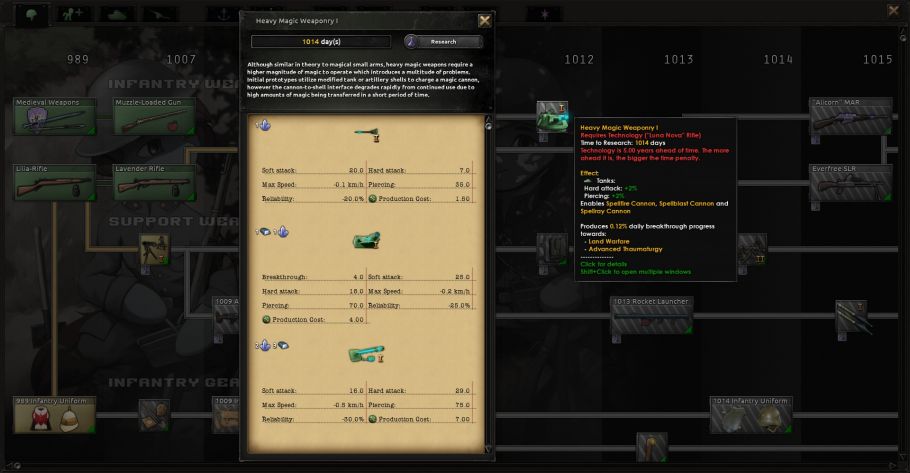Choose the Everfree SLR technology
This screenshot has width=910, height=473.
pyautogui.click(x=850, y=182)
